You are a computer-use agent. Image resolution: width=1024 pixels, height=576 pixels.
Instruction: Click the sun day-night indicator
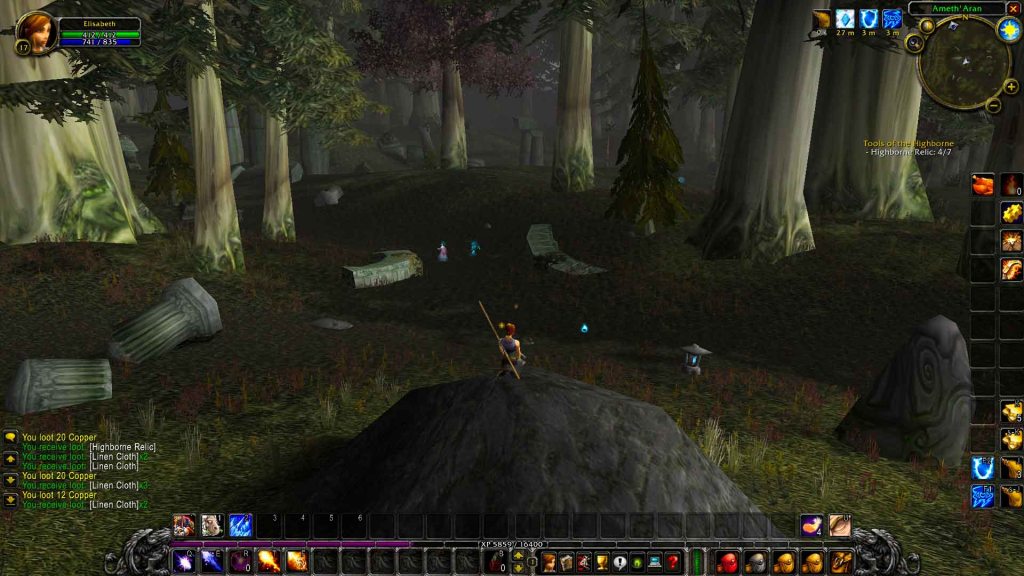click(x=1007, y=29)
